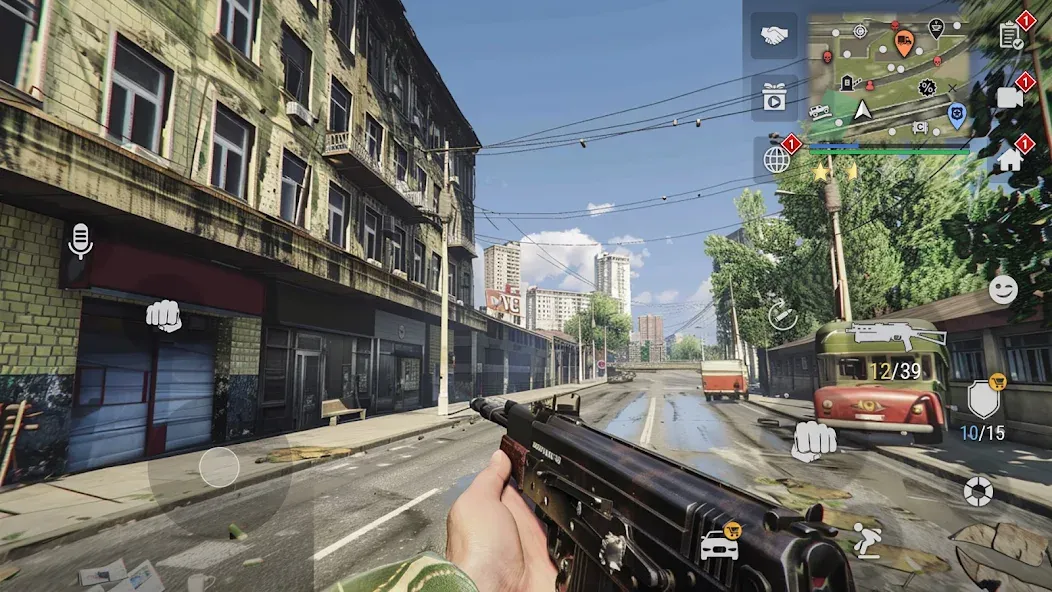This screenshot has width=1052, height=592.
Task: Toggle the microphone voice chat
Action: 79,241
